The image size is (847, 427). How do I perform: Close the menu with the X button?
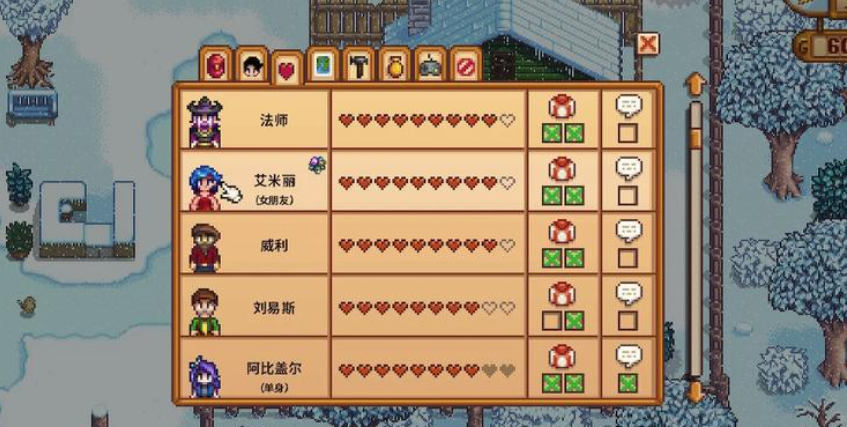click(x=648, y=44)
